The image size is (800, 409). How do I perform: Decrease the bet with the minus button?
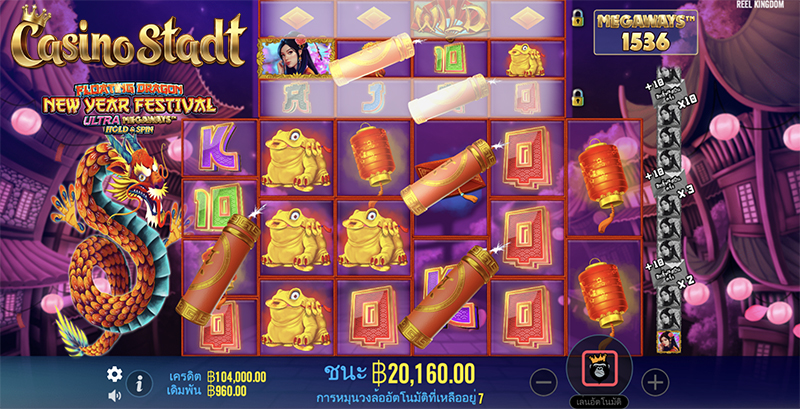click(x=543, y=381)
